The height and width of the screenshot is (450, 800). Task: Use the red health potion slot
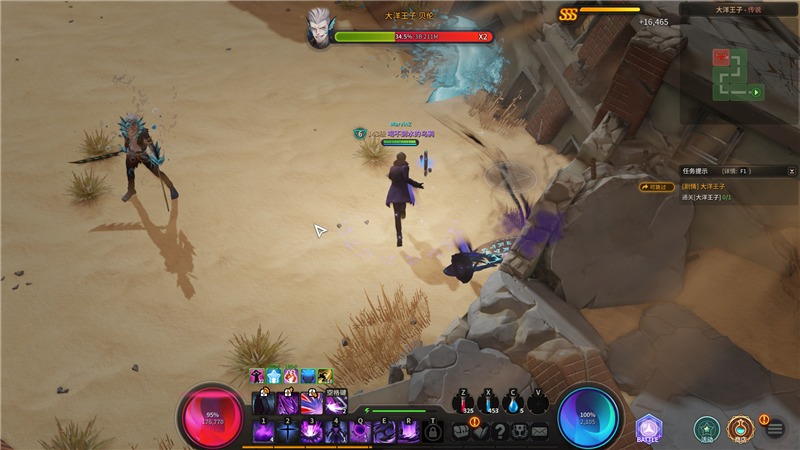463,402
